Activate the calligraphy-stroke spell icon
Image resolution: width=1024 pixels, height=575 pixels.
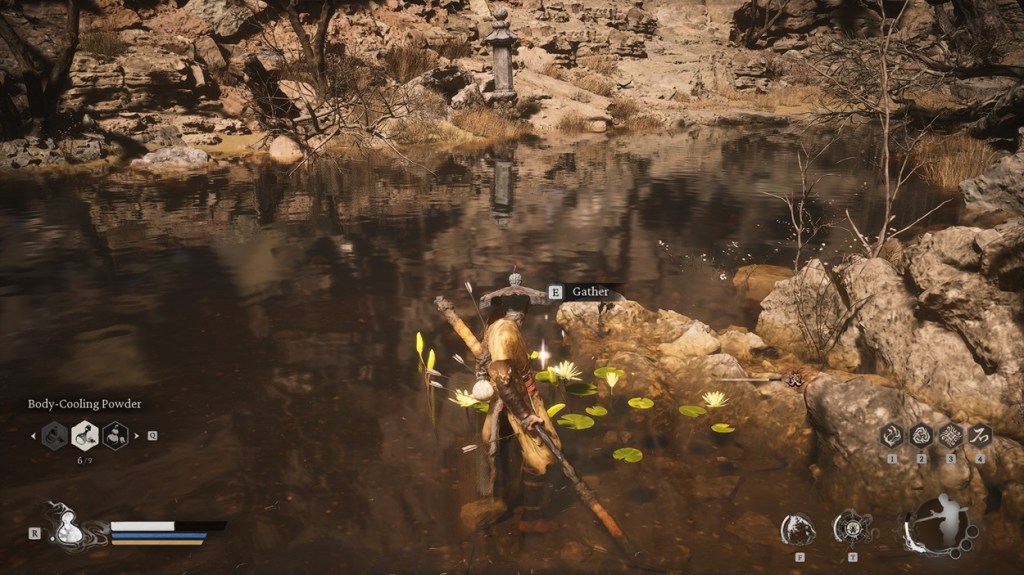[x=980, y=435]
